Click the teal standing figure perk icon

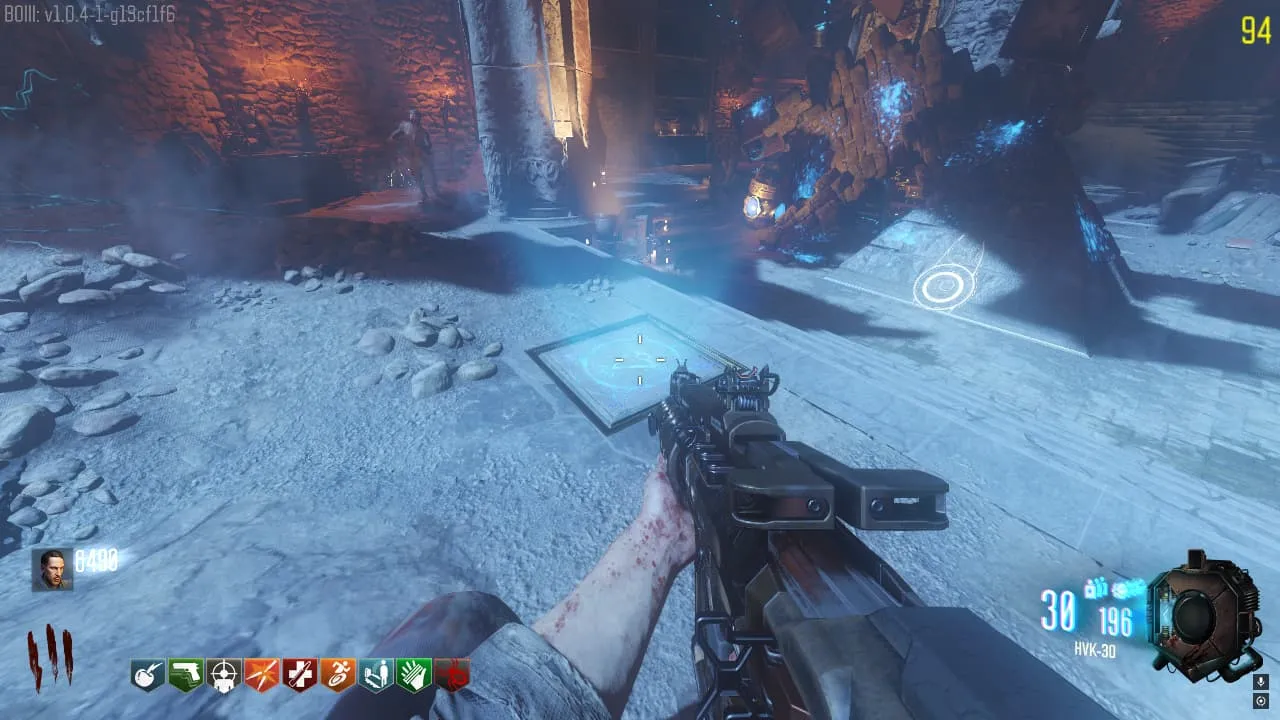coord(376,675)
